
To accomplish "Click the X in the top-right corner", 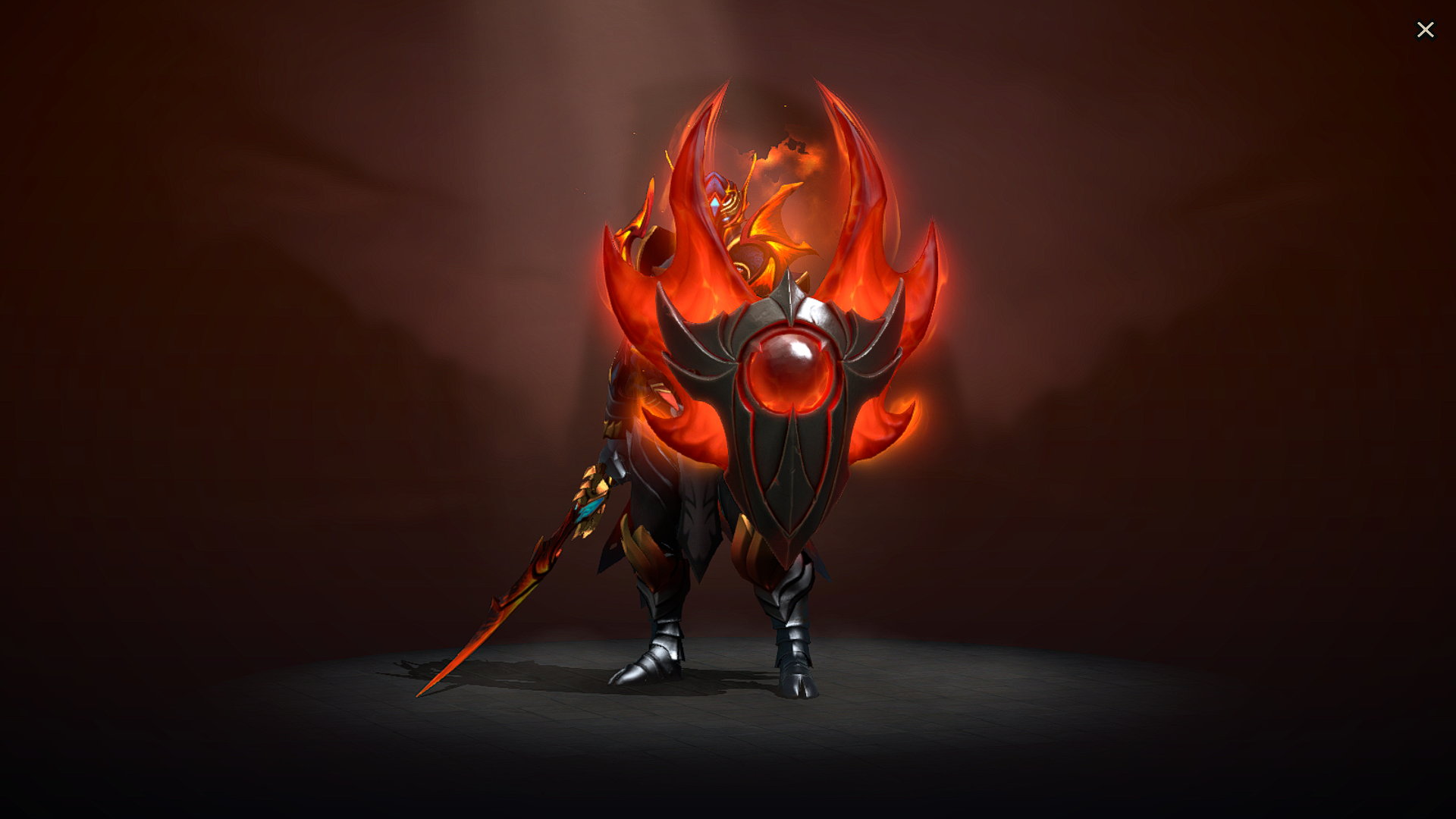I will [x=1426, y=30].
